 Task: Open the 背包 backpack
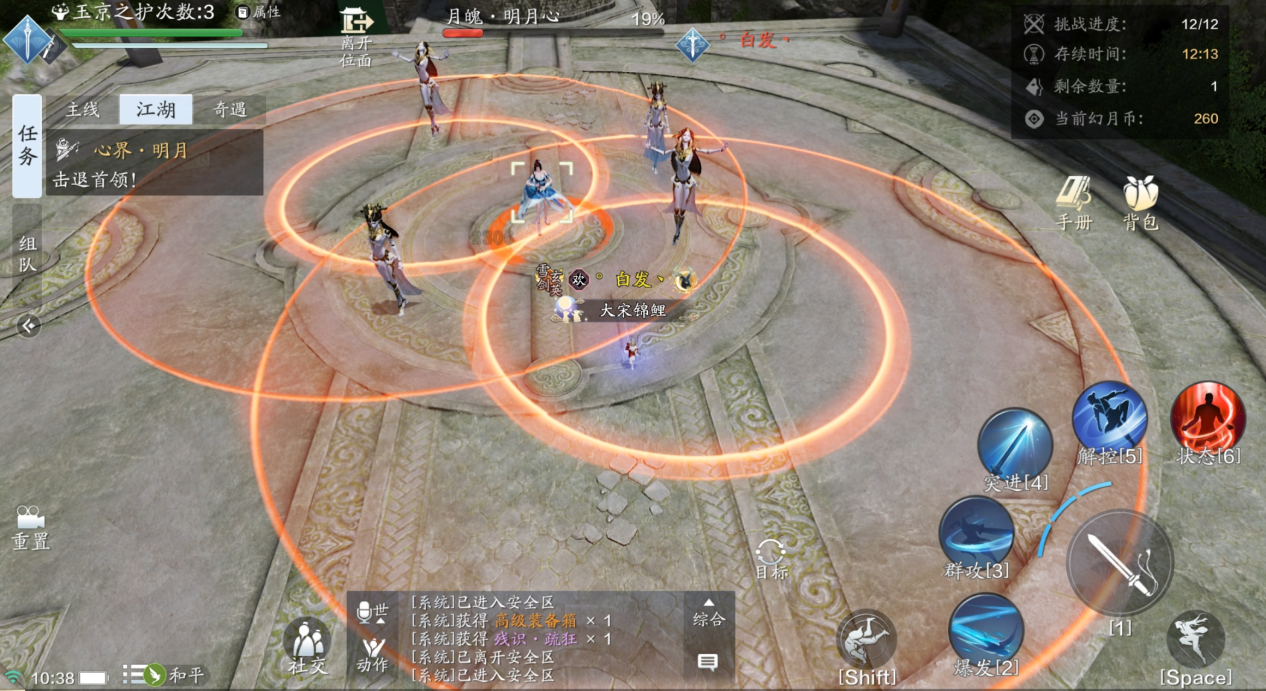[1140, 203]
